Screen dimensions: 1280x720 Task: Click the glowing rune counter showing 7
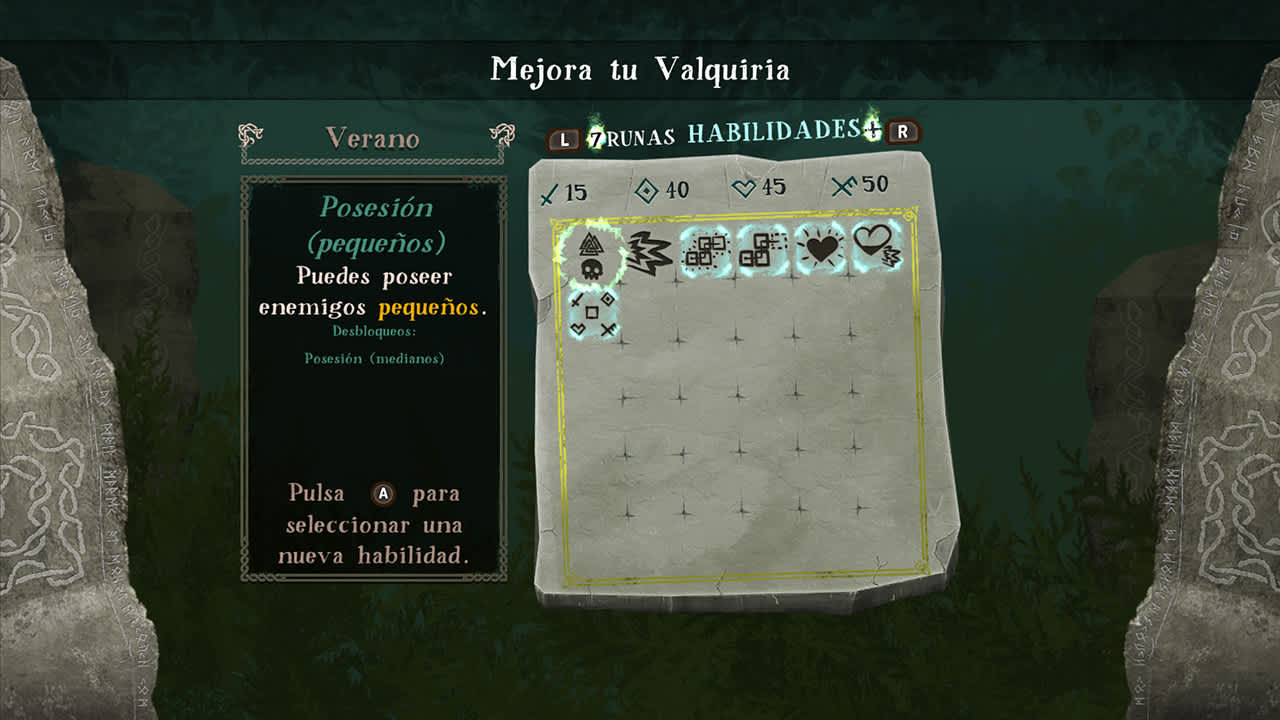(x=594, y=140)
